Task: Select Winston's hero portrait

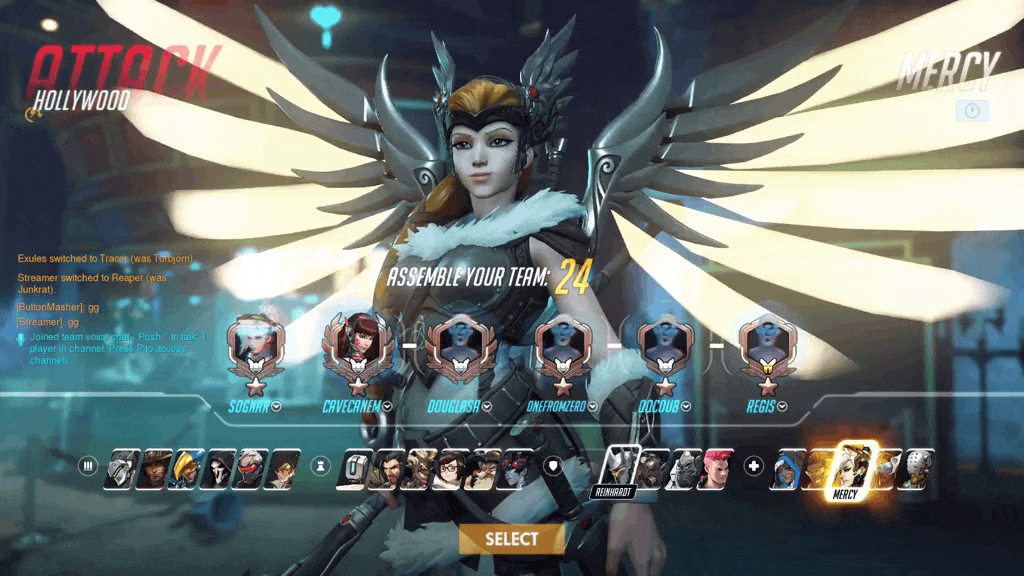Action: [x=684, y=468]
